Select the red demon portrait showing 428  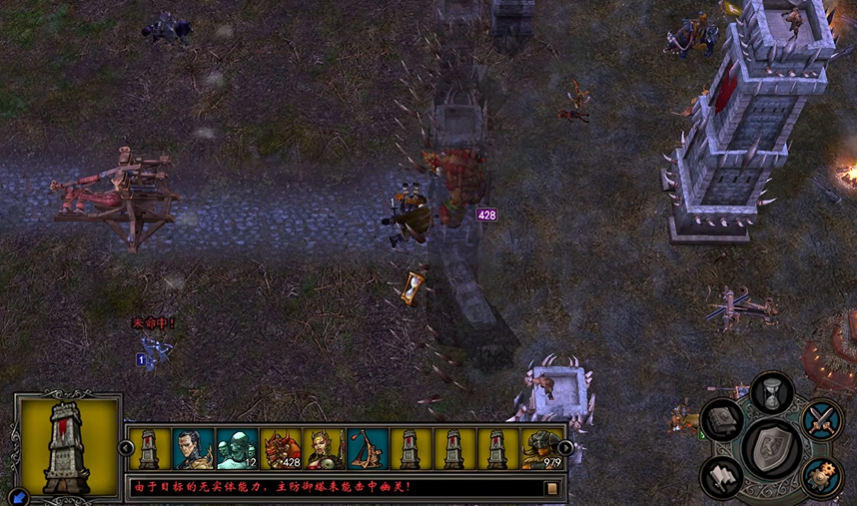(x=280, y=449)
